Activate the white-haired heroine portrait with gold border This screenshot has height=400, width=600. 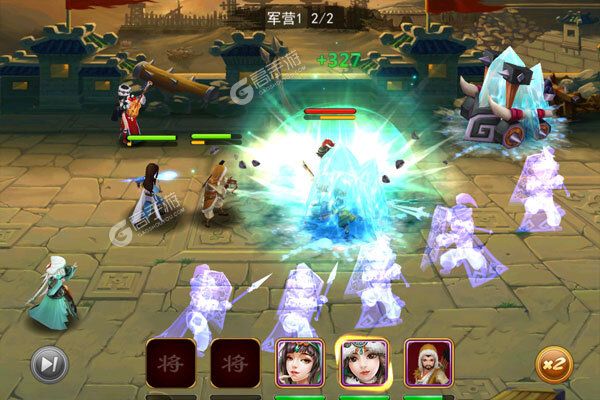pyautogui.click(x=363, y=362)
